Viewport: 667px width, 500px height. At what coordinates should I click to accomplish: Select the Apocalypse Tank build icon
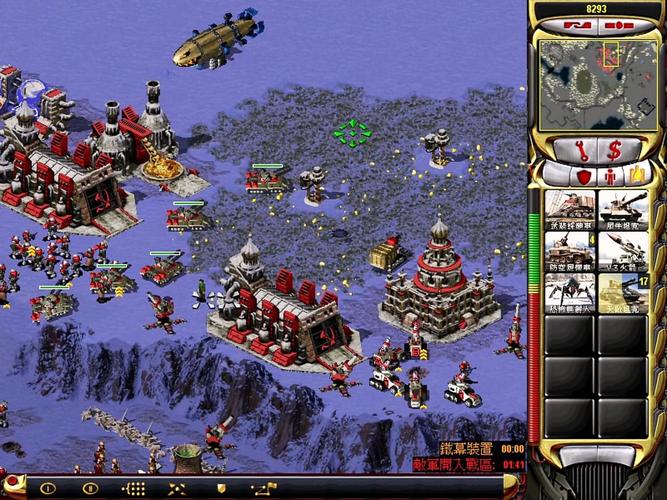[624, 293]
